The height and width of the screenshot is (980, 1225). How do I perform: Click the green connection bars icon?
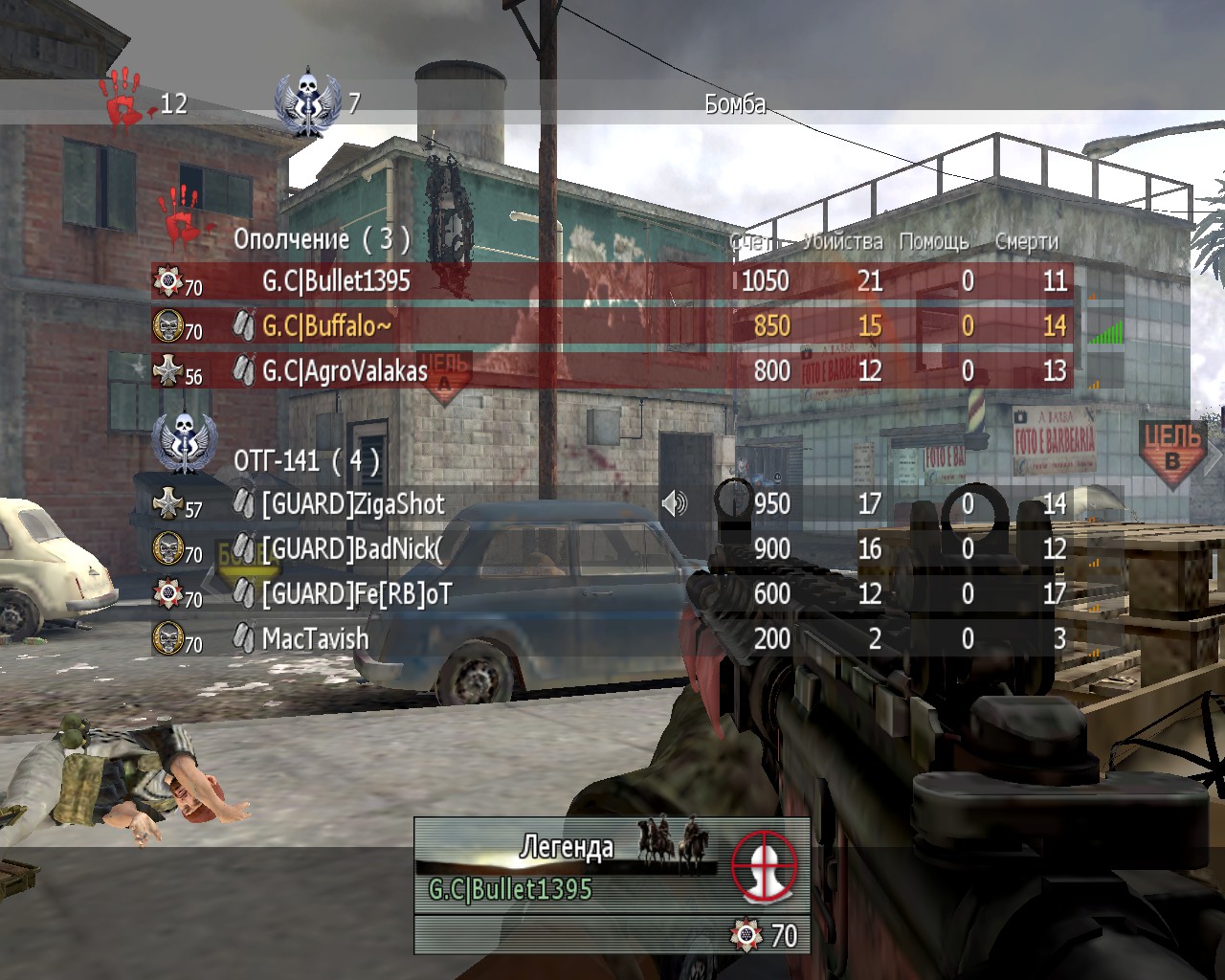pyautogui.click(x=1105, y=331)
